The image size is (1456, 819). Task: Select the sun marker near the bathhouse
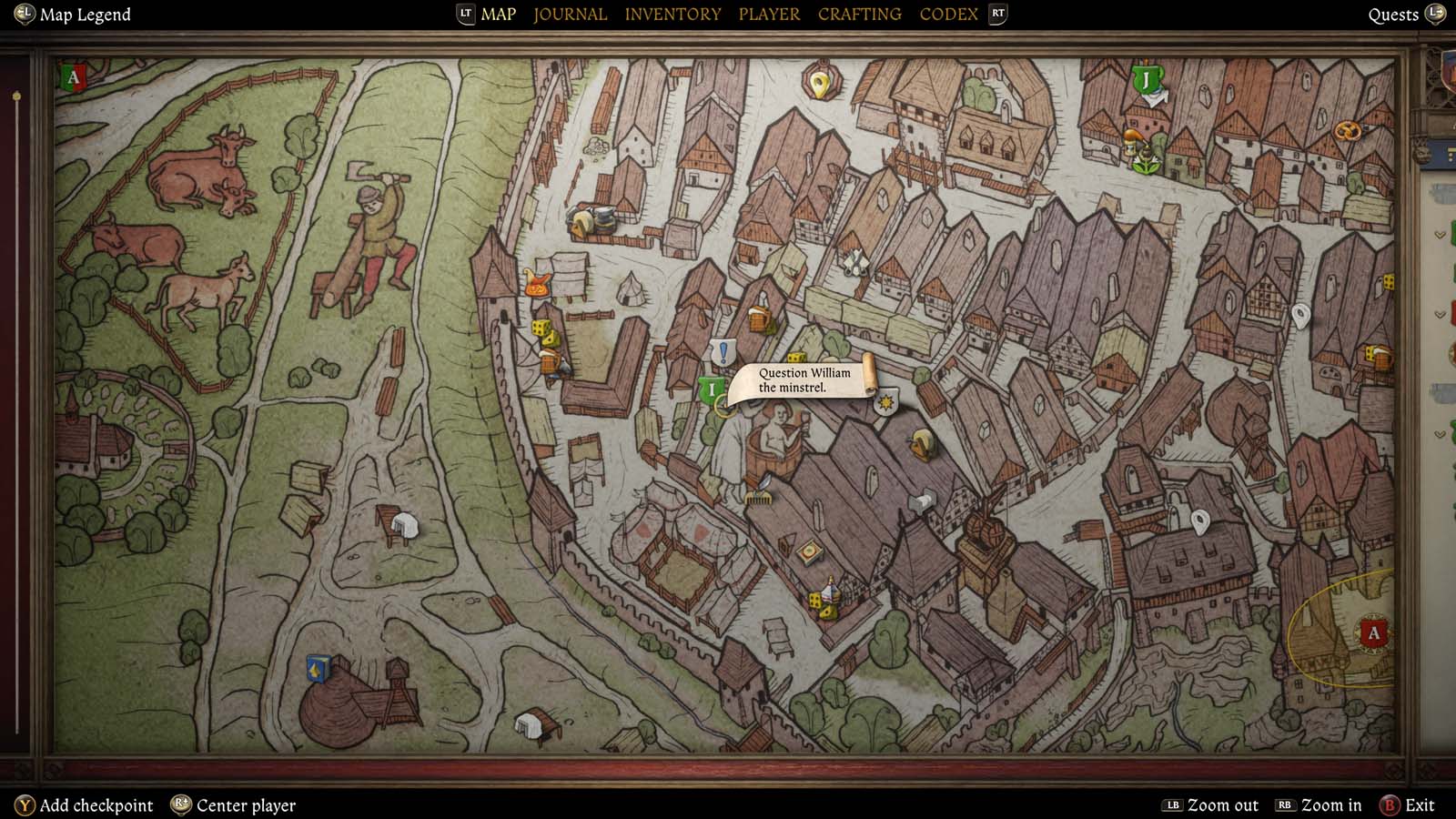click(886, 403)
